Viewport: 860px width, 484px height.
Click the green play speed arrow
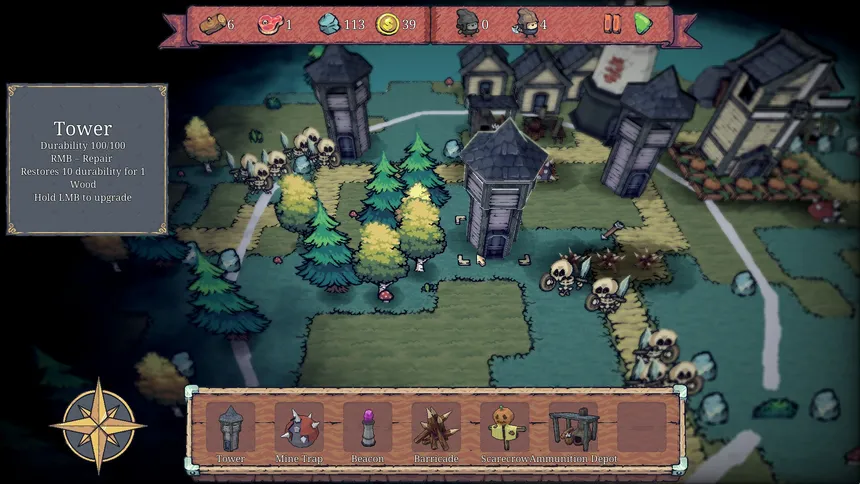click(x=643, y=23)
